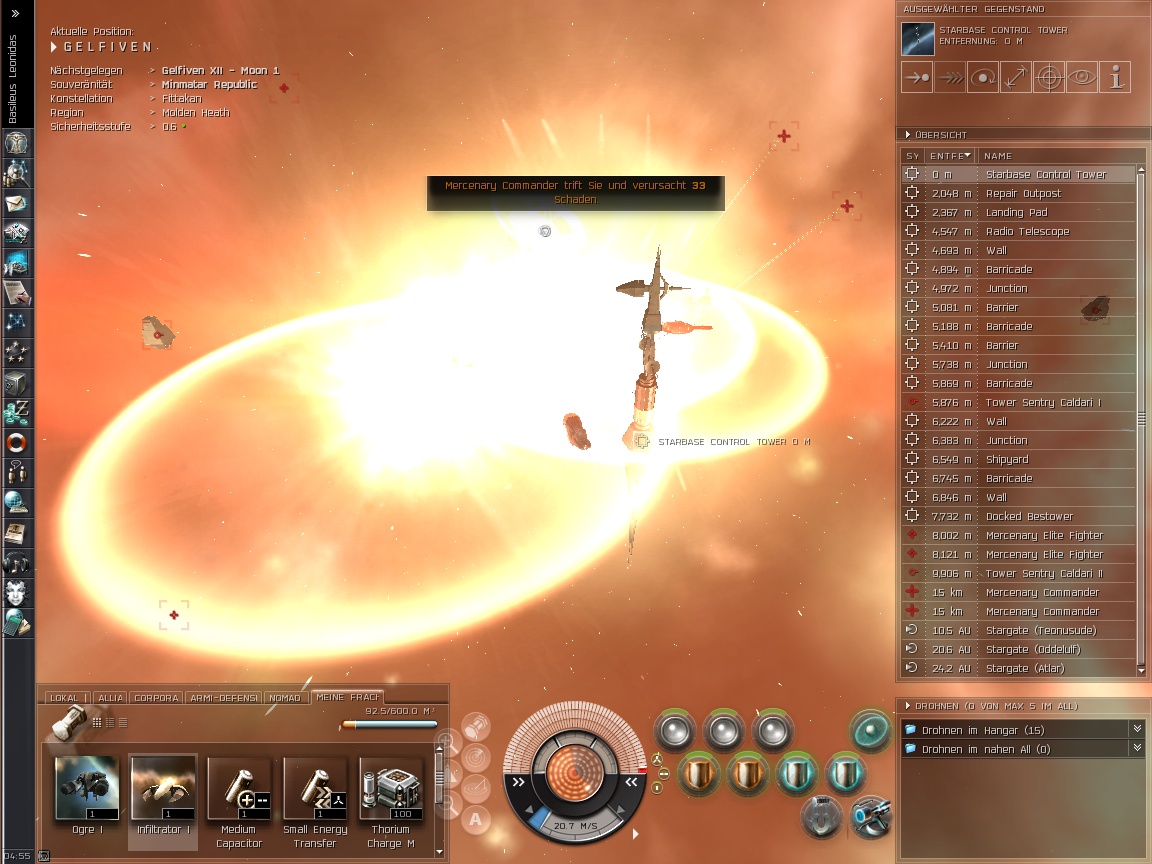Activate the magnet salvage module
Image resolution: width=1152 pixels, height=864 pixels.
[x=821, y=817]
